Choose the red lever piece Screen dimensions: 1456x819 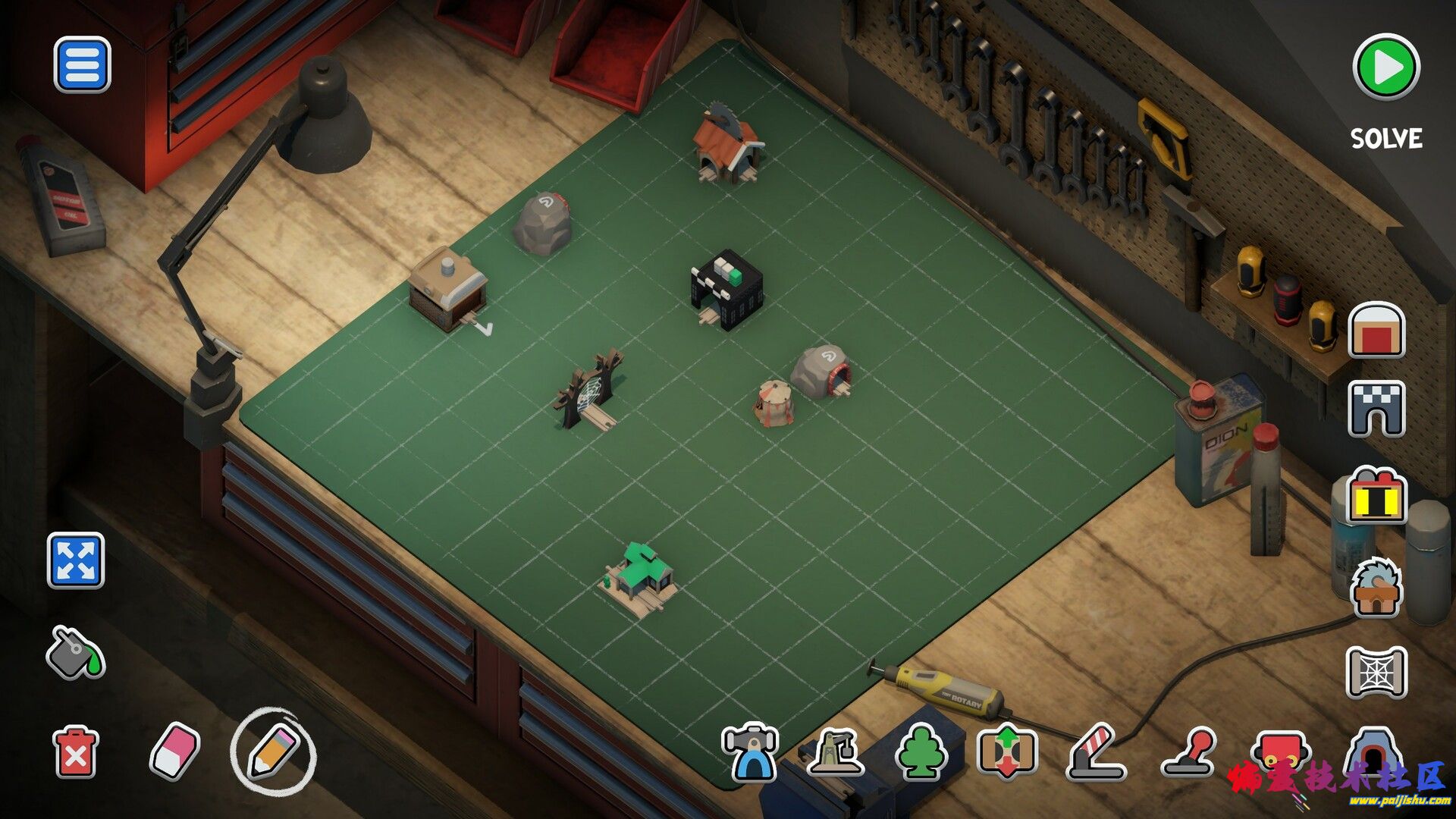click(1188, 752)
